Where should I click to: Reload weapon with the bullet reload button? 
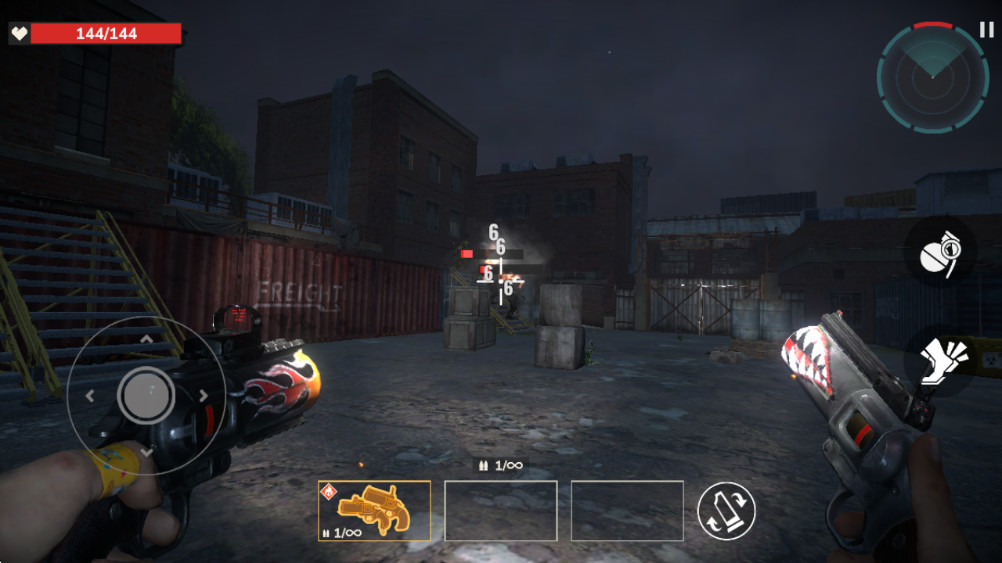pos(726,511)
